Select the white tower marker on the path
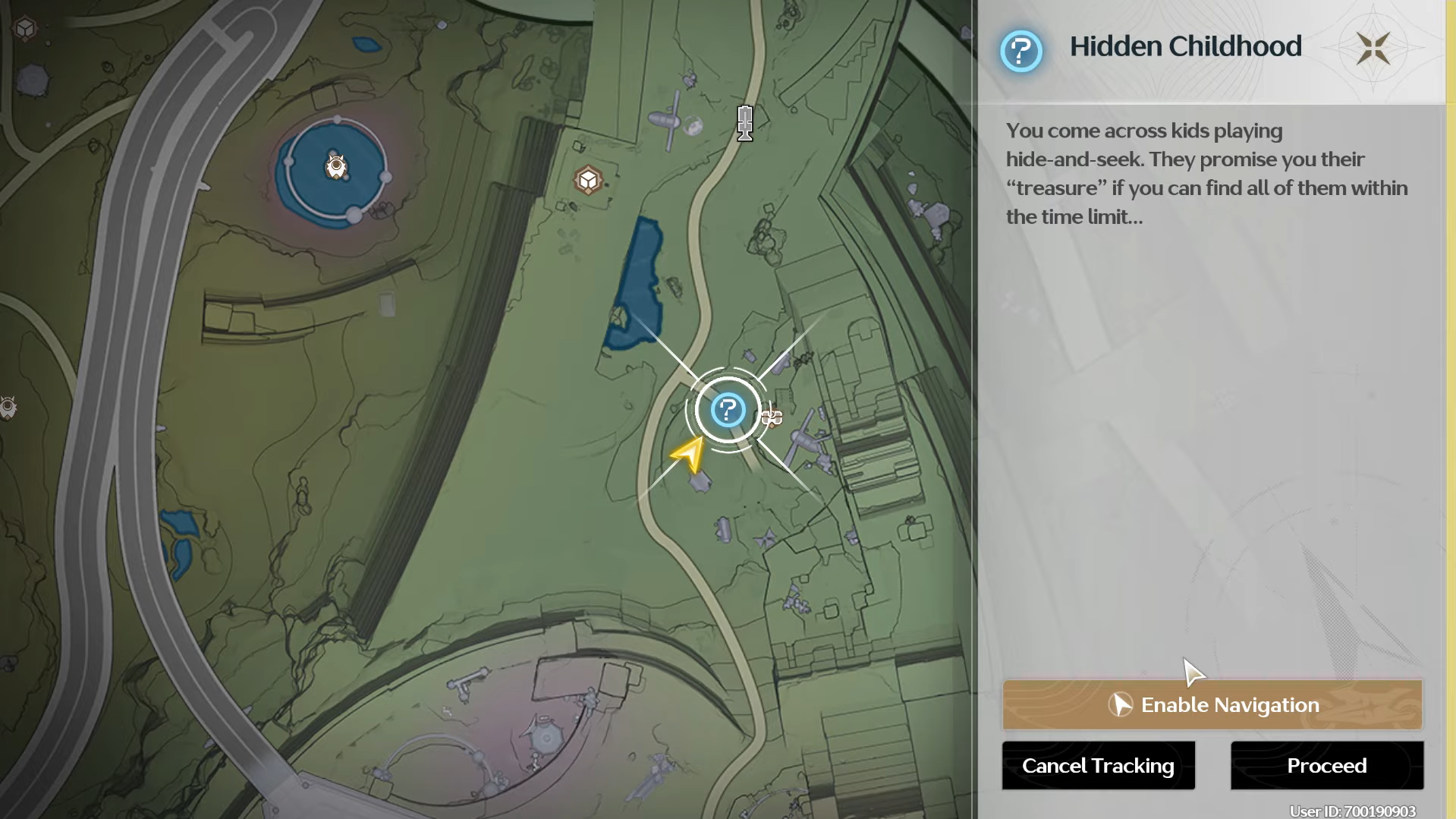 (x=745, y=123)
